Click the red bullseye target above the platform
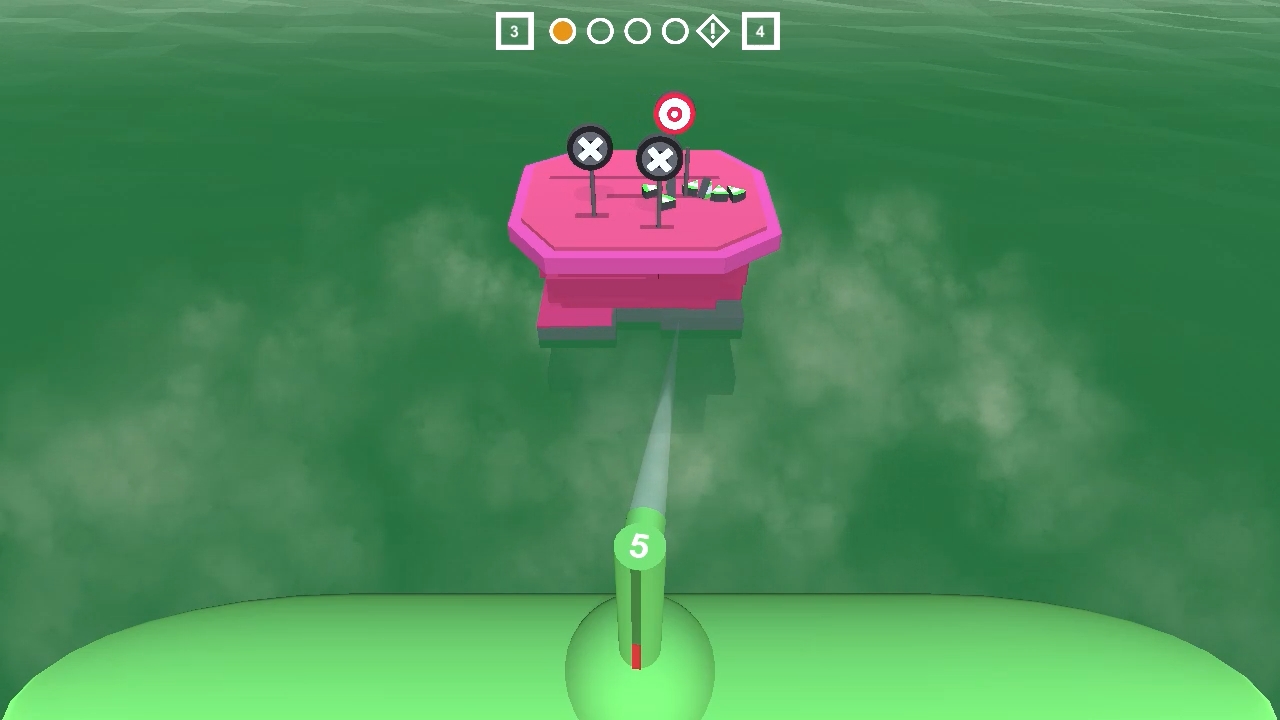 pyautogui.click(x=674, y=113)
